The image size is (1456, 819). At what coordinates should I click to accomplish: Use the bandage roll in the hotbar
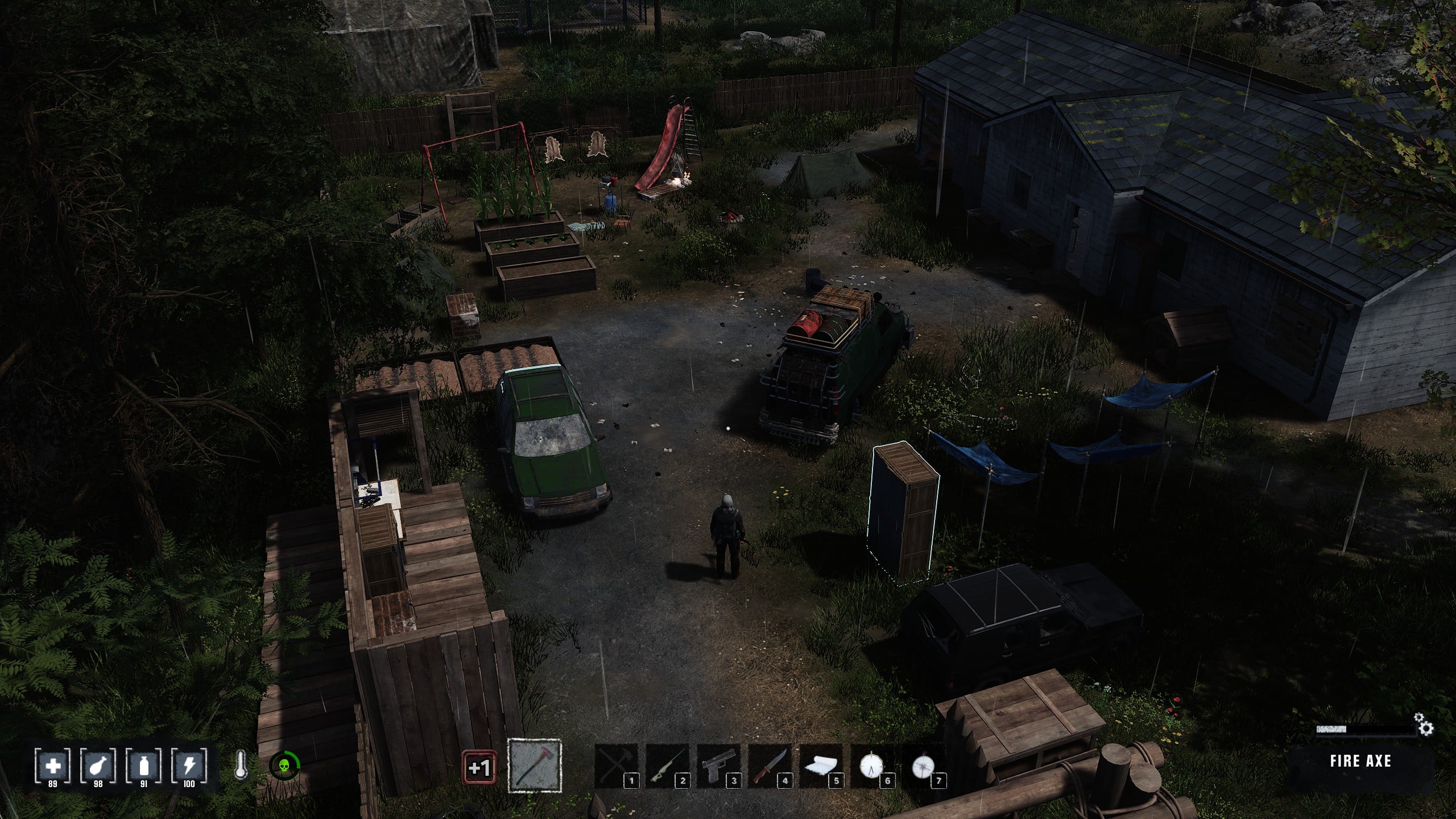pos(821,766)
